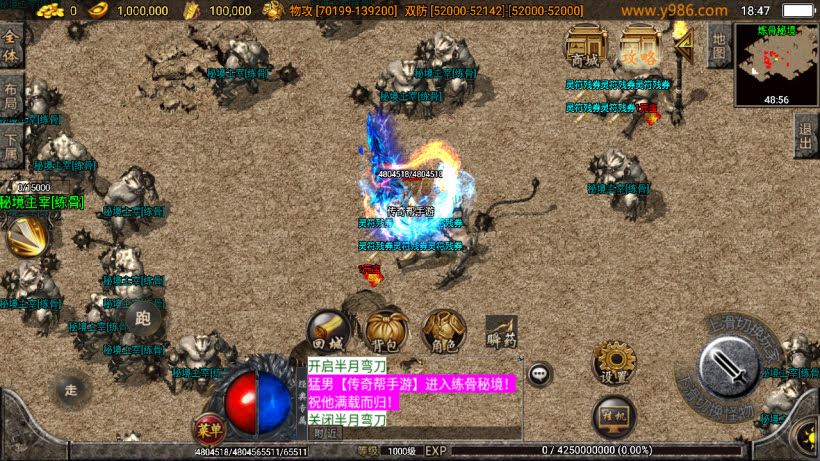
Task: Switch to 跑 run mode
Action: (143, 318)
